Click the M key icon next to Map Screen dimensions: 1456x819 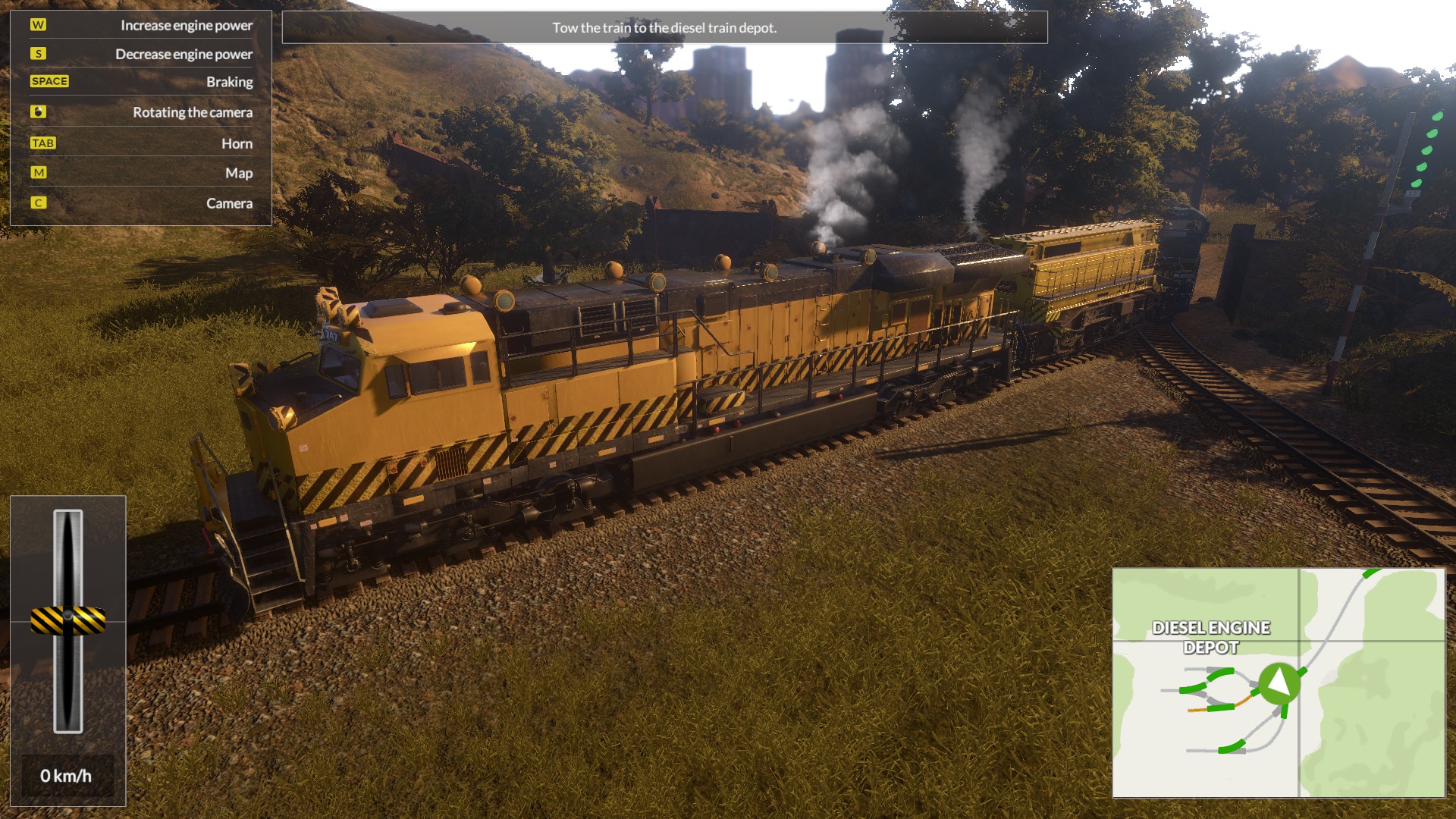[39, 173]
